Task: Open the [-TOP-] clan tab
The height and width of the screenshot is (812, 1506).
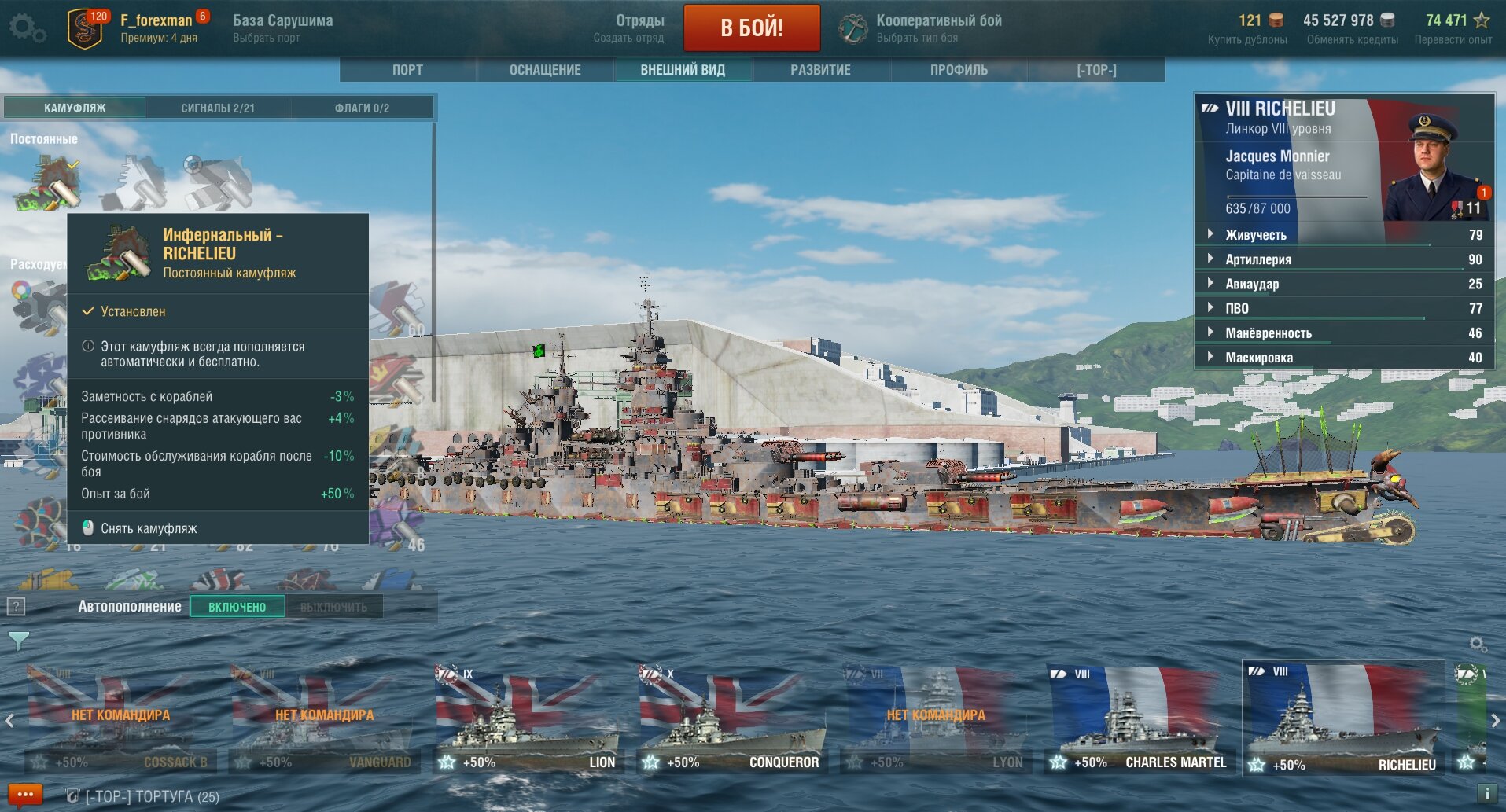Action: [x=1096, y=70]
